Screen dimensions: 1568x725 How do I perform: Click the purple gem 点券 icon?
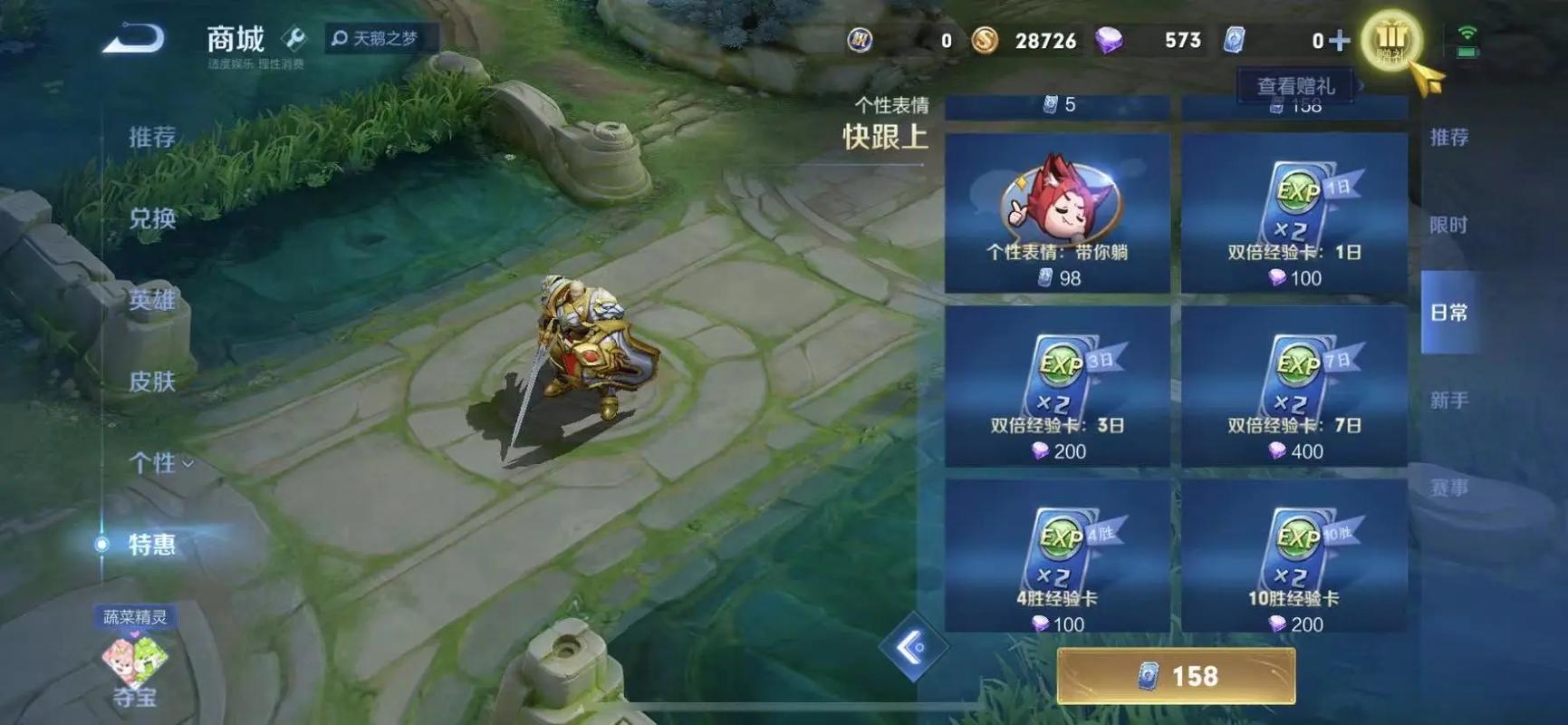(x=1112, y=41)
